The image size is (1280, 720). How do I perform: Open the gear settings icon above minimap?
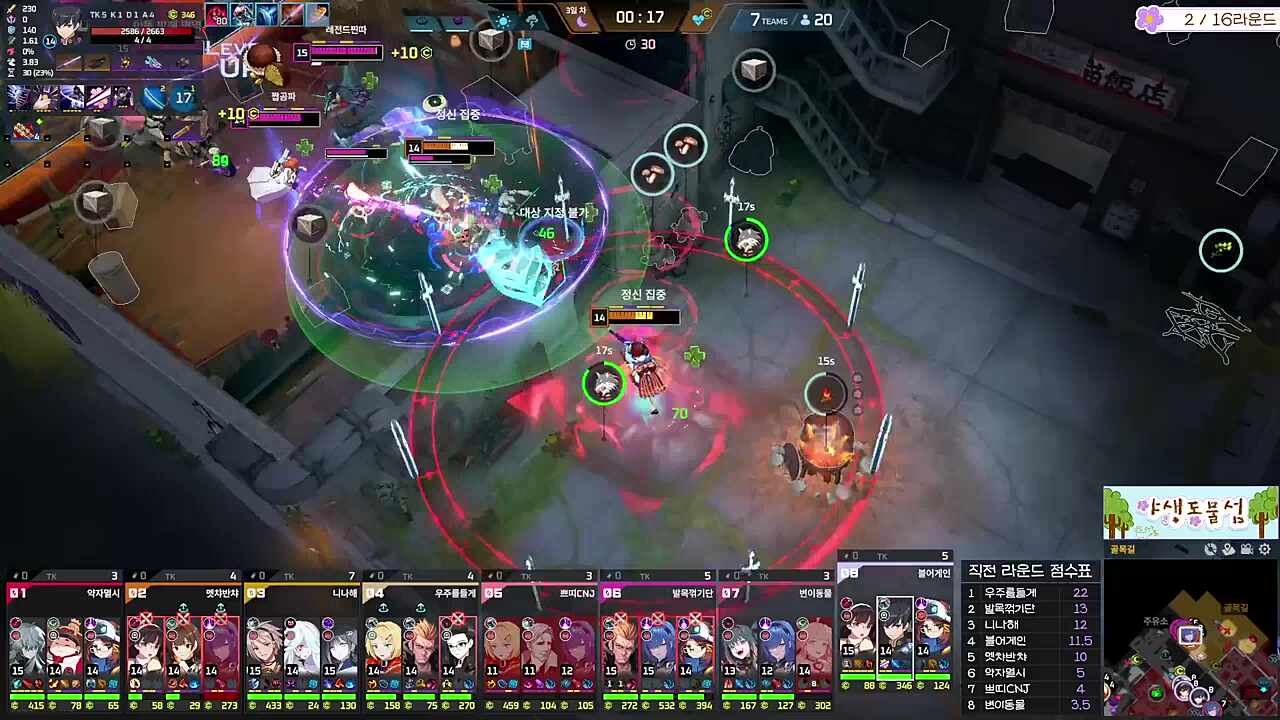click(x=1265, y=549)
